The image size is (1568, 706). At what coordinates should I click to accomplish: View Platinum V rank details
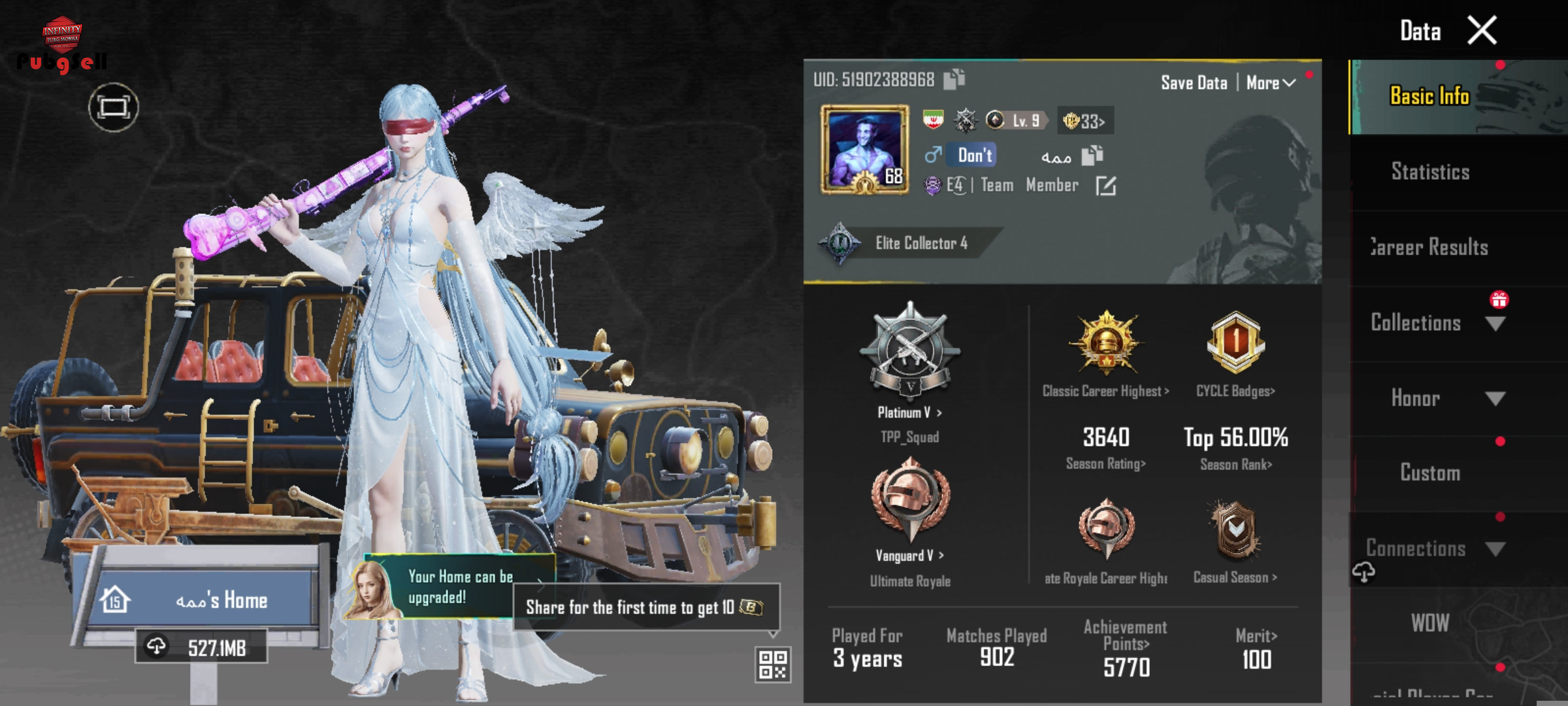tap(909, 412)
